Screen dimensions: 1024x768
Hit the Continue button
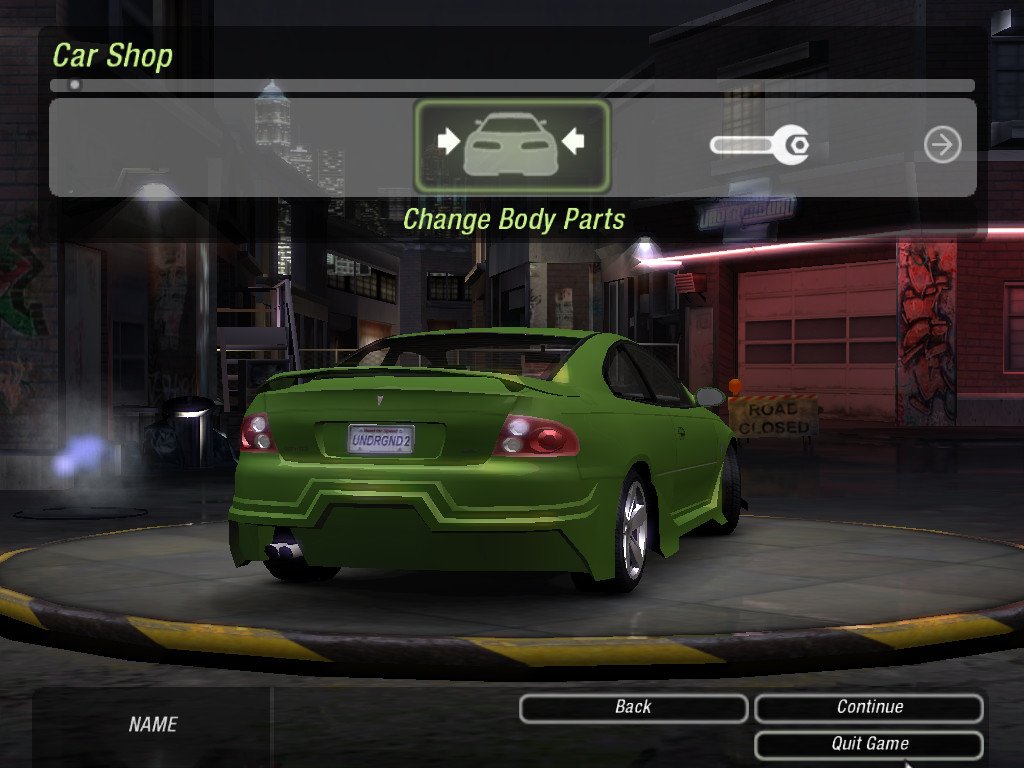coord(868,708)
